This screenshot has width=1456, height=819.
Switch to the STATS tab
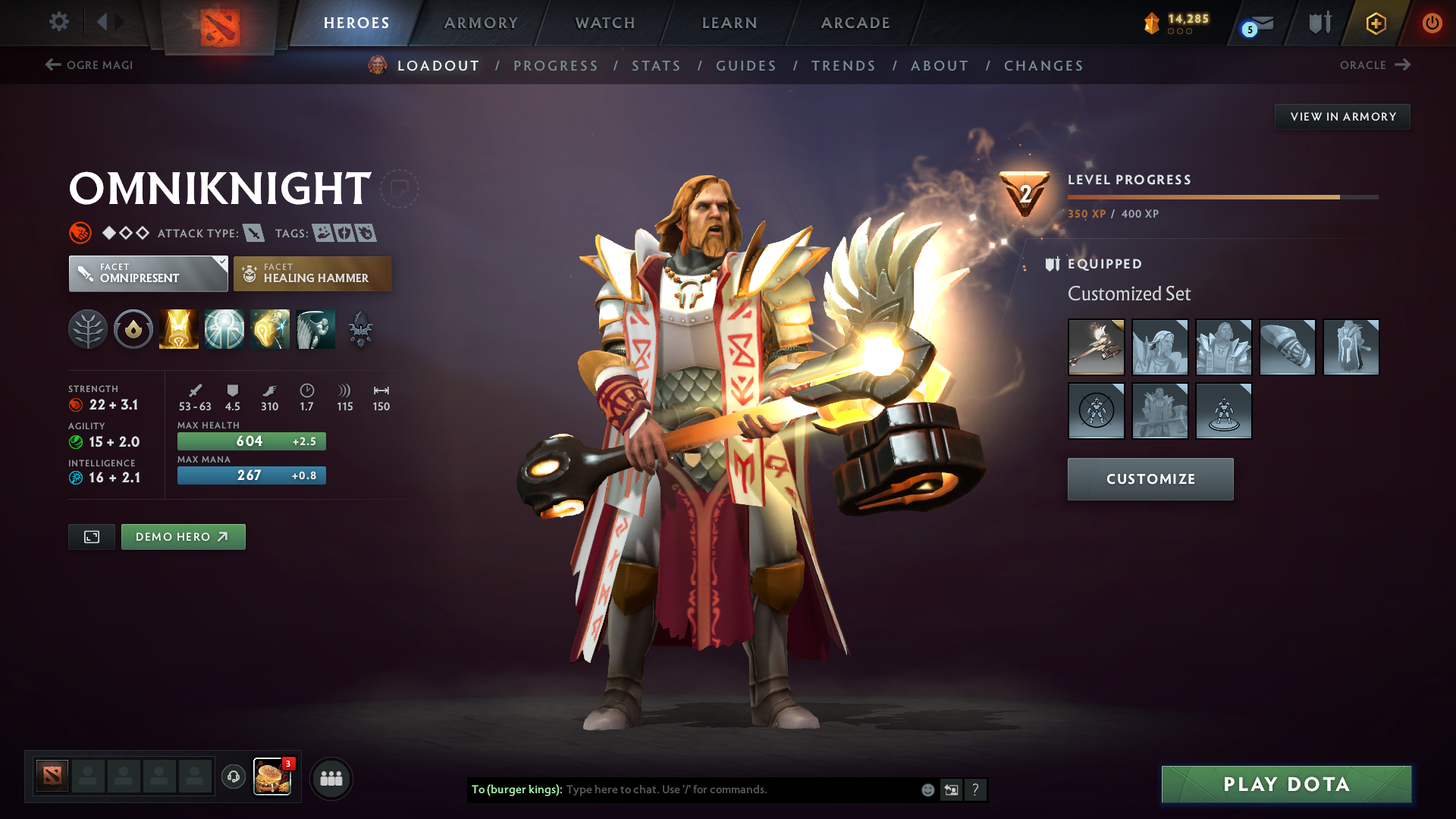[x=656, y=66]
